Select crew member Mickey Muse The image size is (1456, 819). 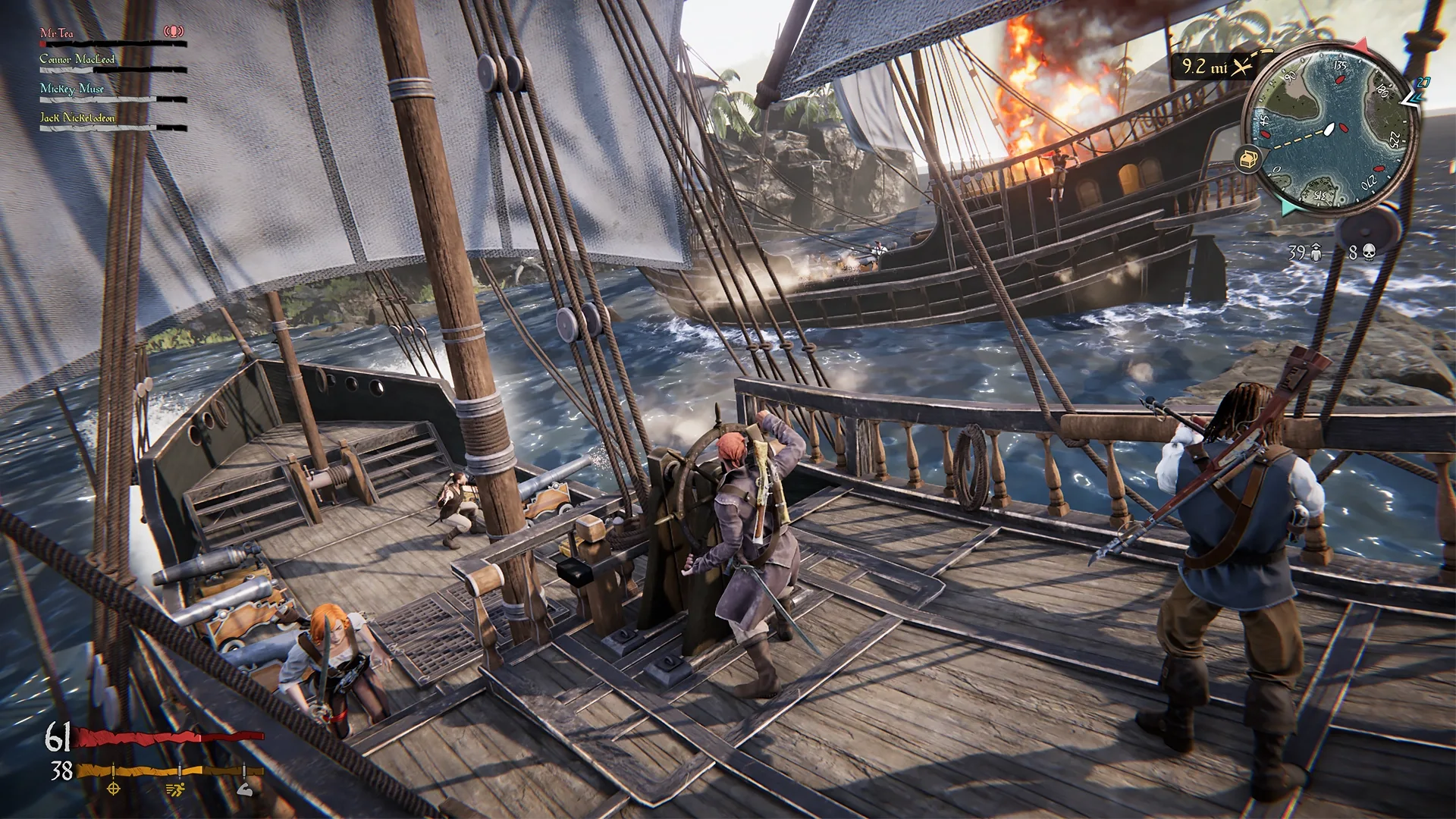pos(72,89)
